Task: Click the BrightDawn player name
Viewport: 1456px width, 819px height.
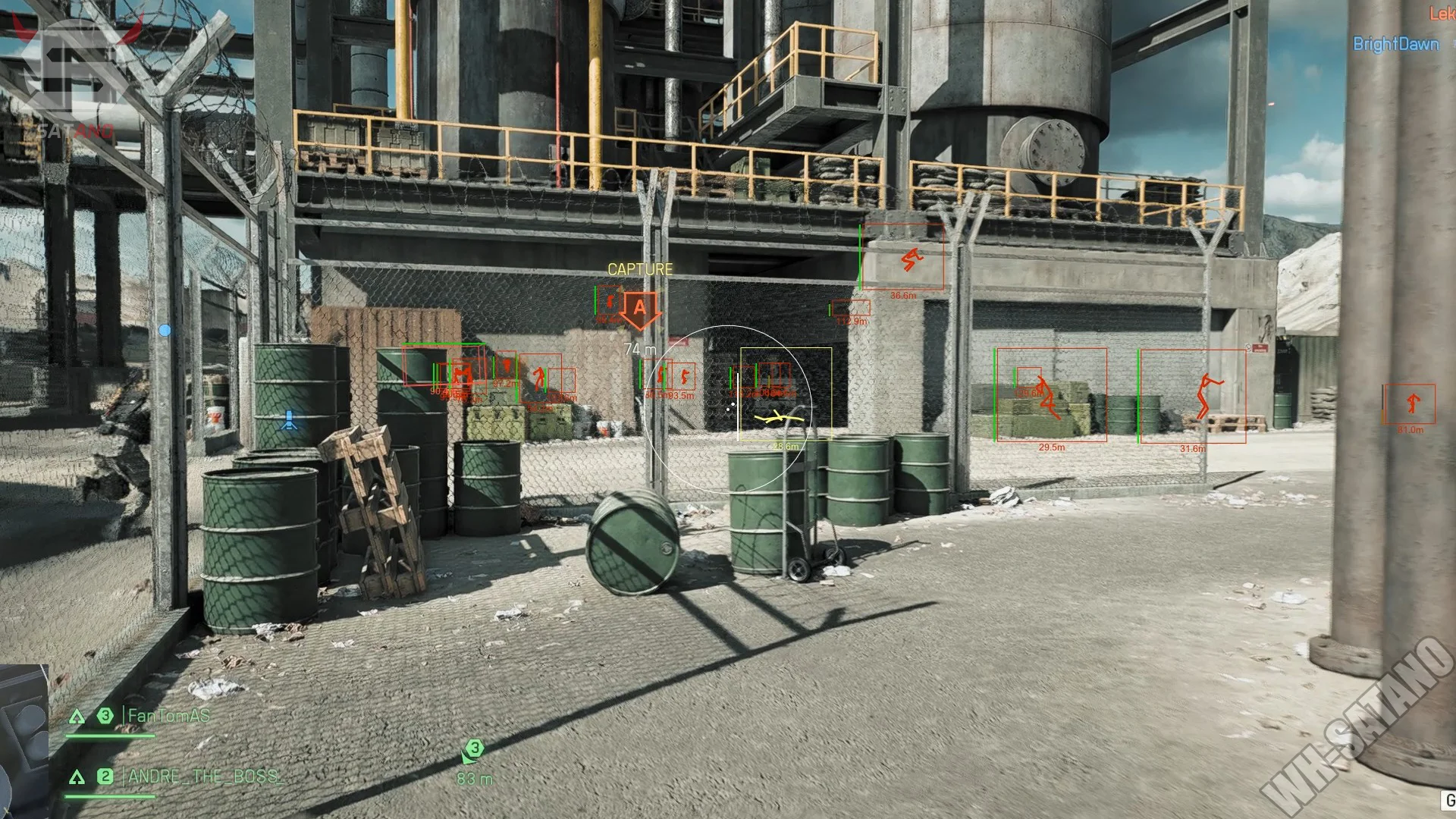Action: [1395, 44]
